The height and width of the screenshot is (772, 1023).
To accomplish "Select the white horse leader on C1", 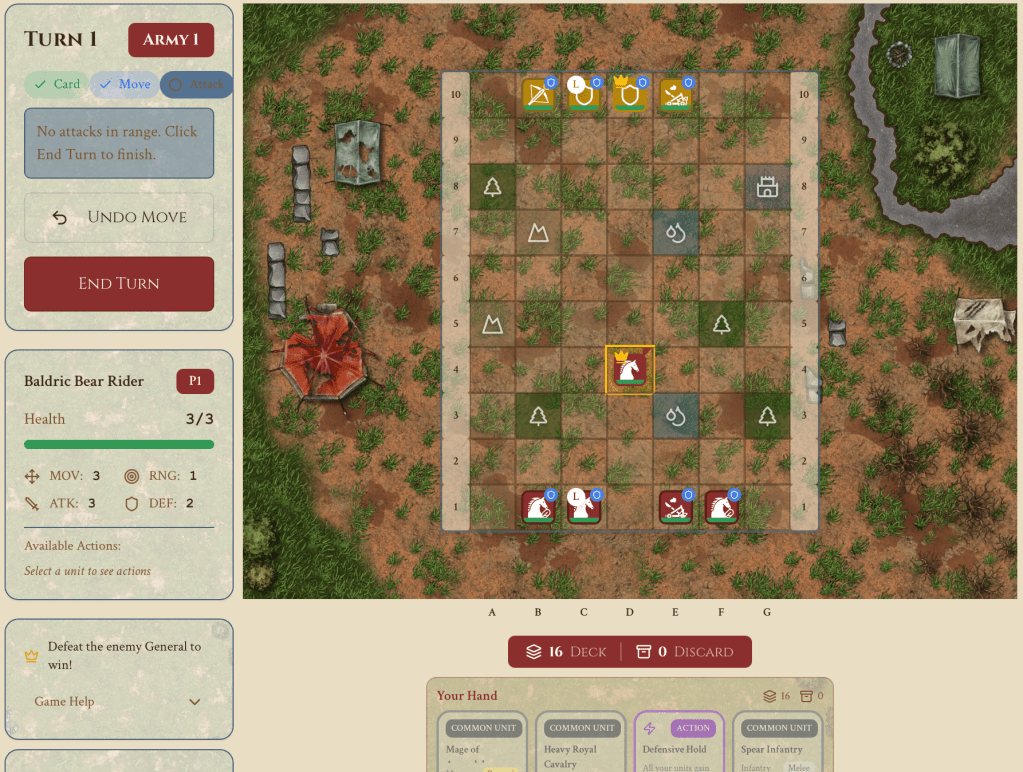I will point(584,507).
